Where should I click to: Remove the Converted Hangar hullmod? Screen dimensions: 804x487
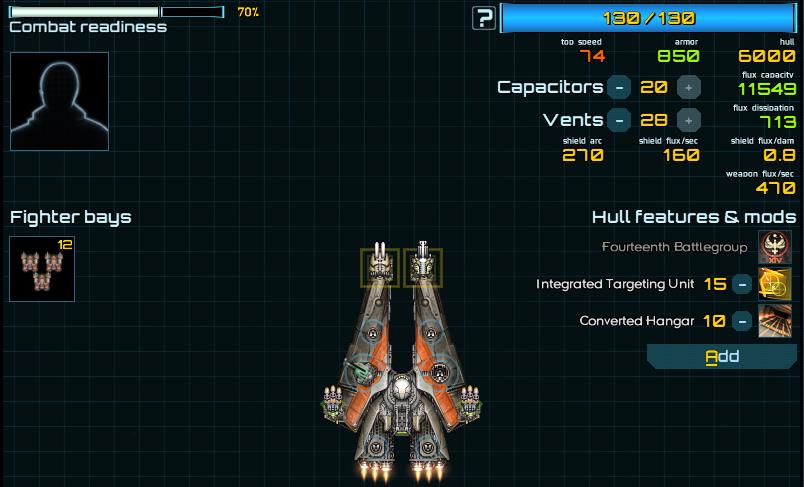click(x=742, y=321)
